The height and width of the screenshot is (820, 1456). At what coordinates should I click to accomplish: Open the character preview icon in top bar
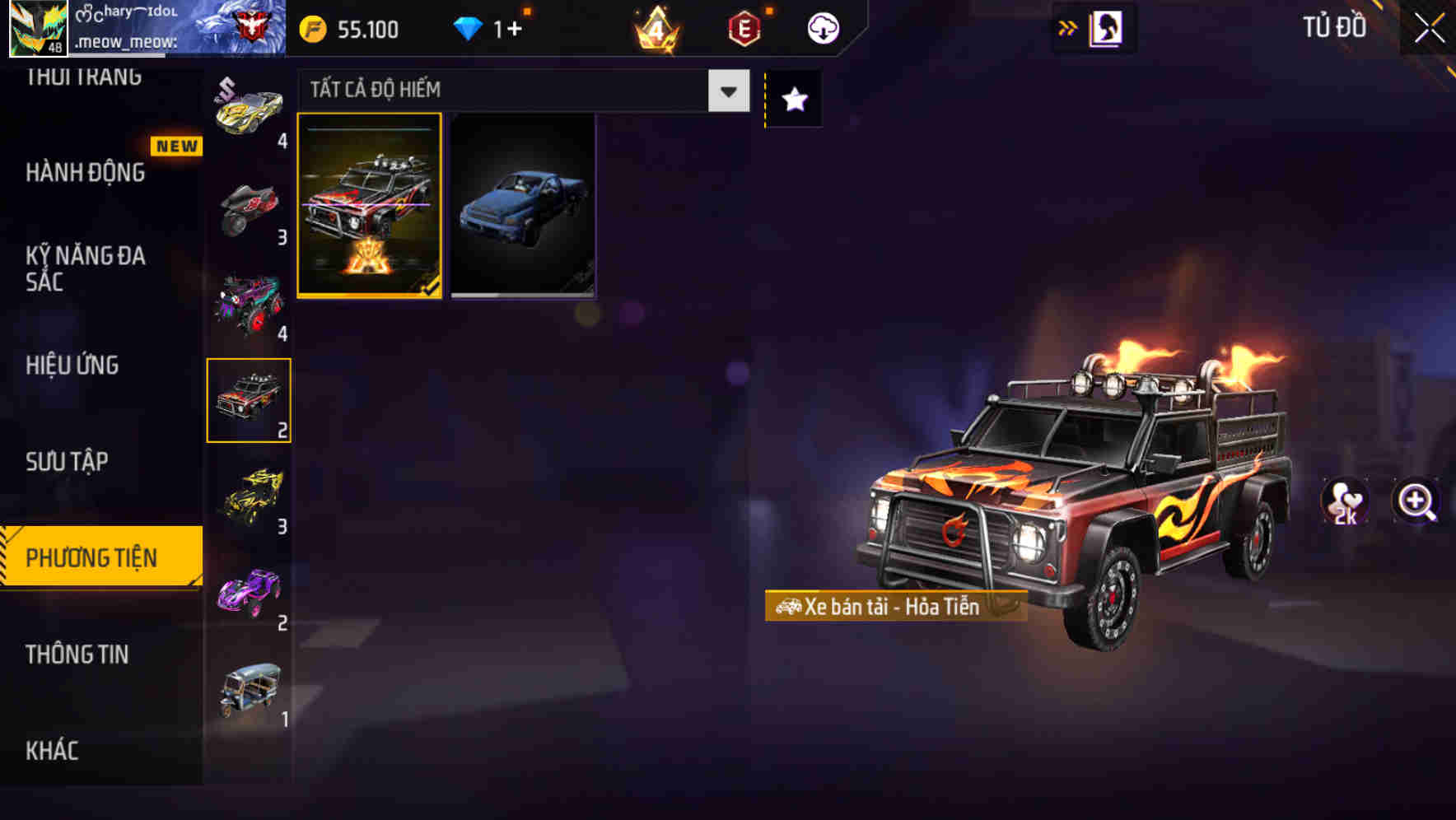point(1104,26)
